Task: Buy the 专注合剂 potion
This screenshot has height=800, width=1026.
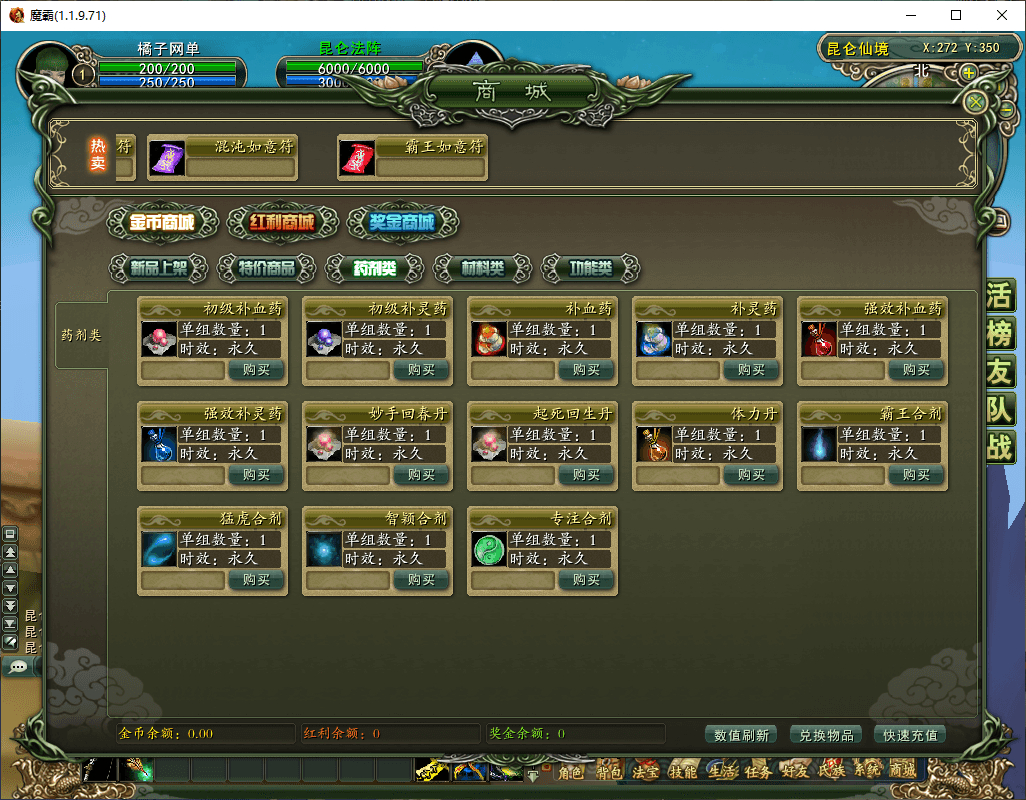Action: [586, 580]
